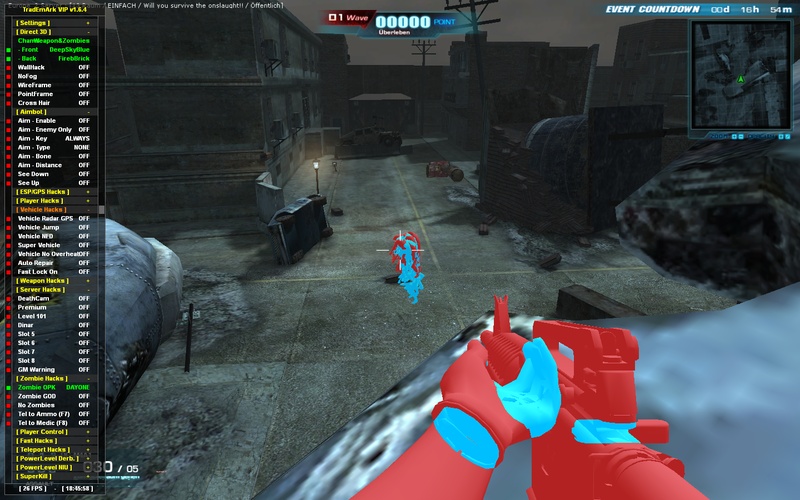This screenshot has width=800, height=500.
Task: Expand the Settings section
Action: tap(34, 22)
